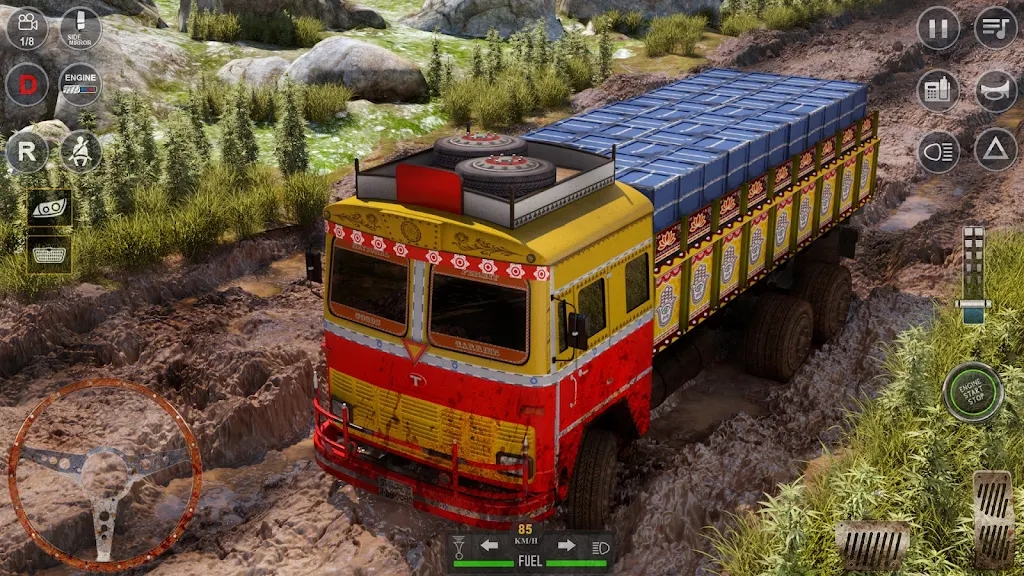This screenshot has height=576, width=1024.
Task: Hit the Engine Start Stop button
Action: pyautogui.click(x=972, y=391)
